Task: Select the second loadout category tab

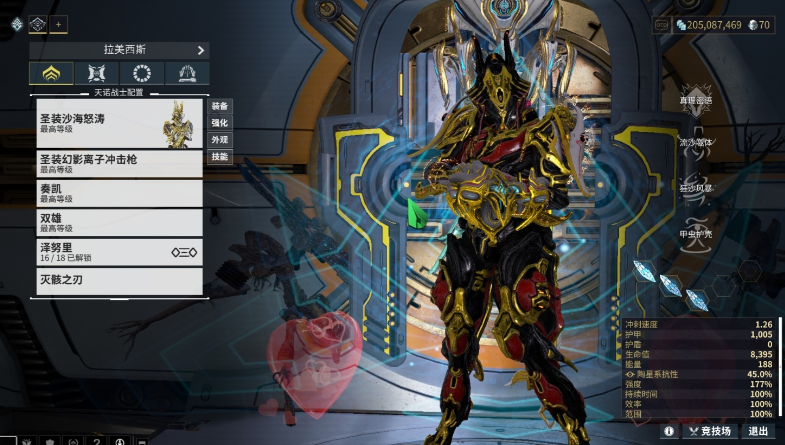Action: (97, 73)
